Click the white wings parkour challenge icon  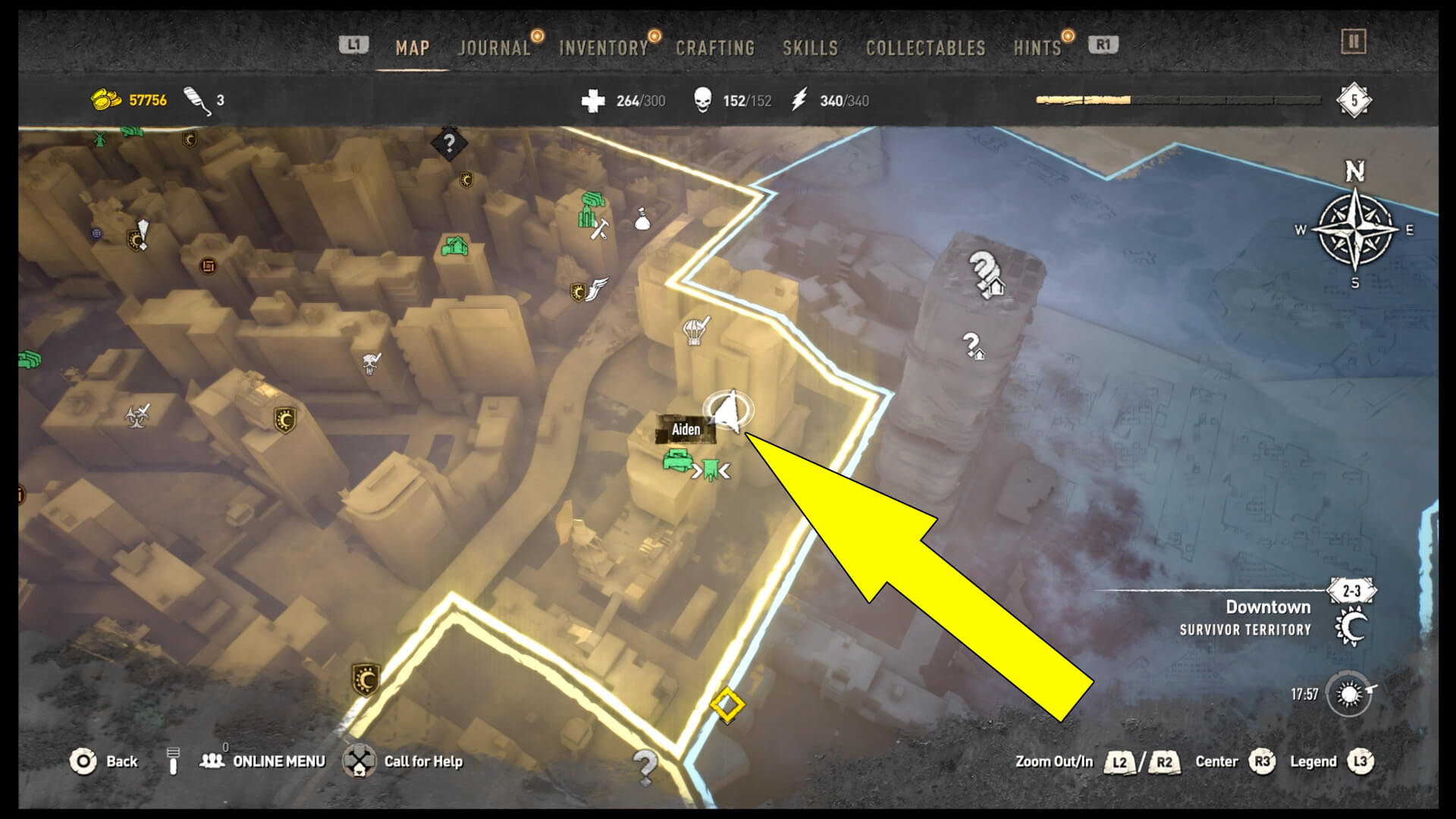point(599,289)
